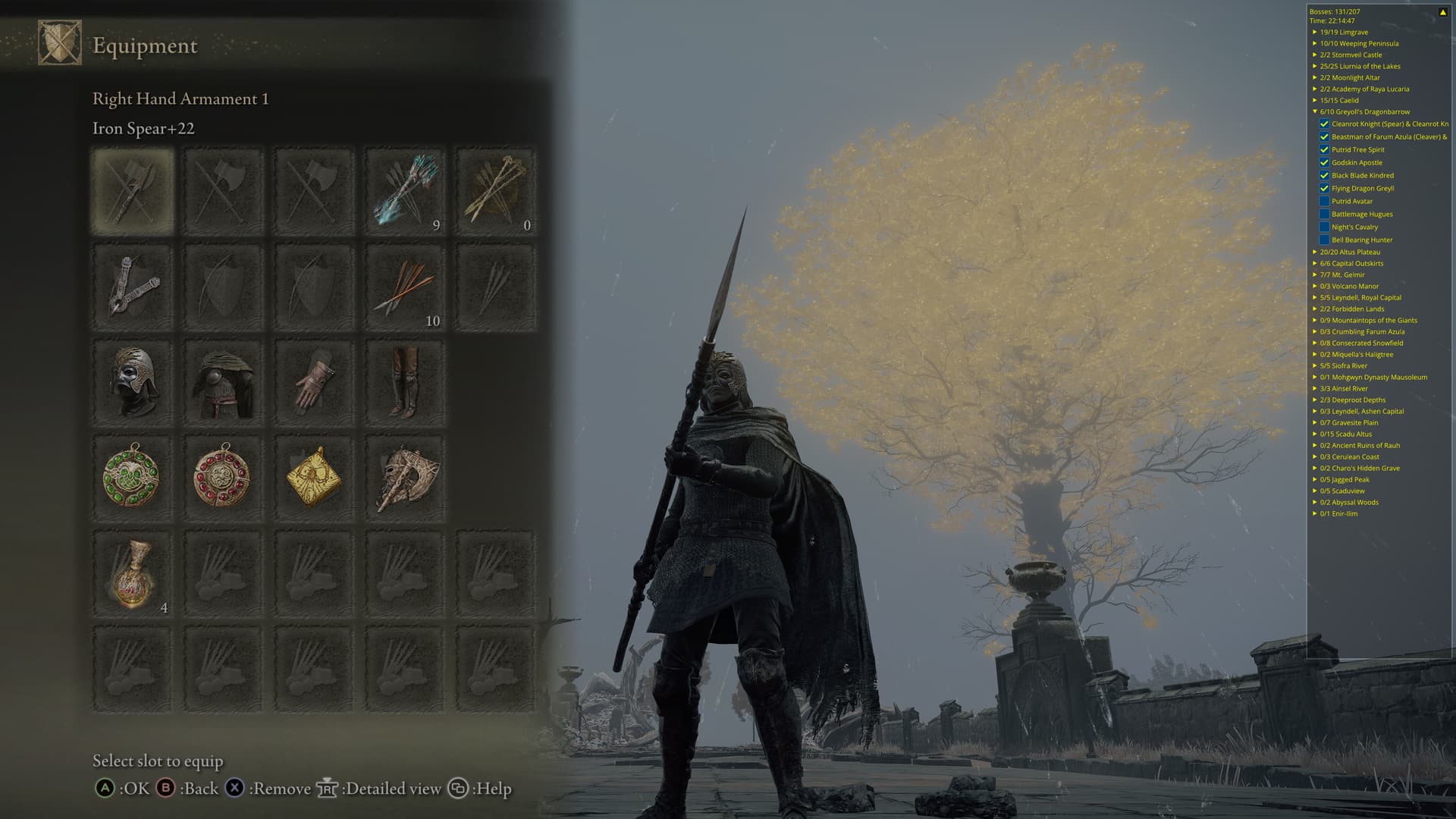Open the leg armor boots slot
The image size is (1456, 819).
pyautogui.click(x=405, y=382)
